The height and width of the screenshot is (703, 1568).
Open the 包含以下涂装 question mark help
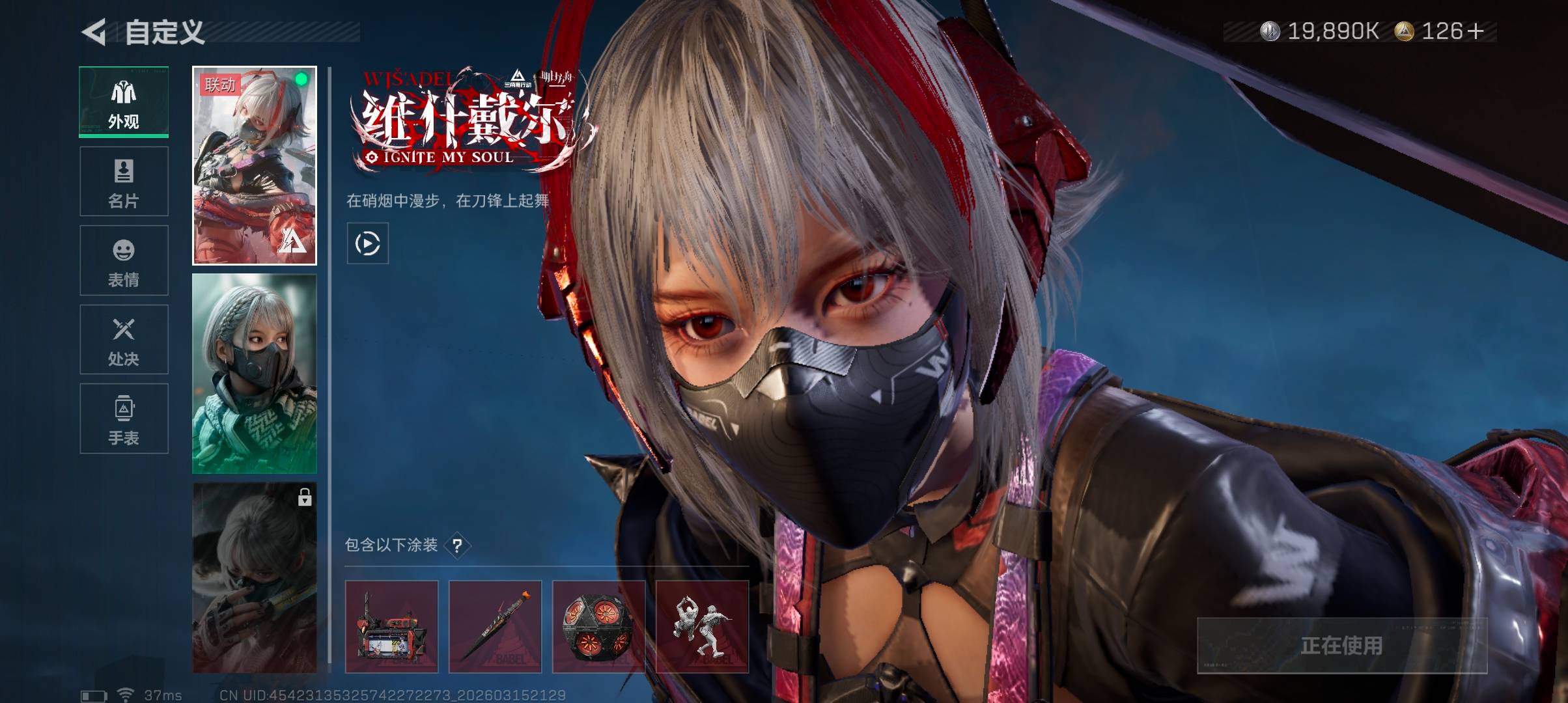457,545
